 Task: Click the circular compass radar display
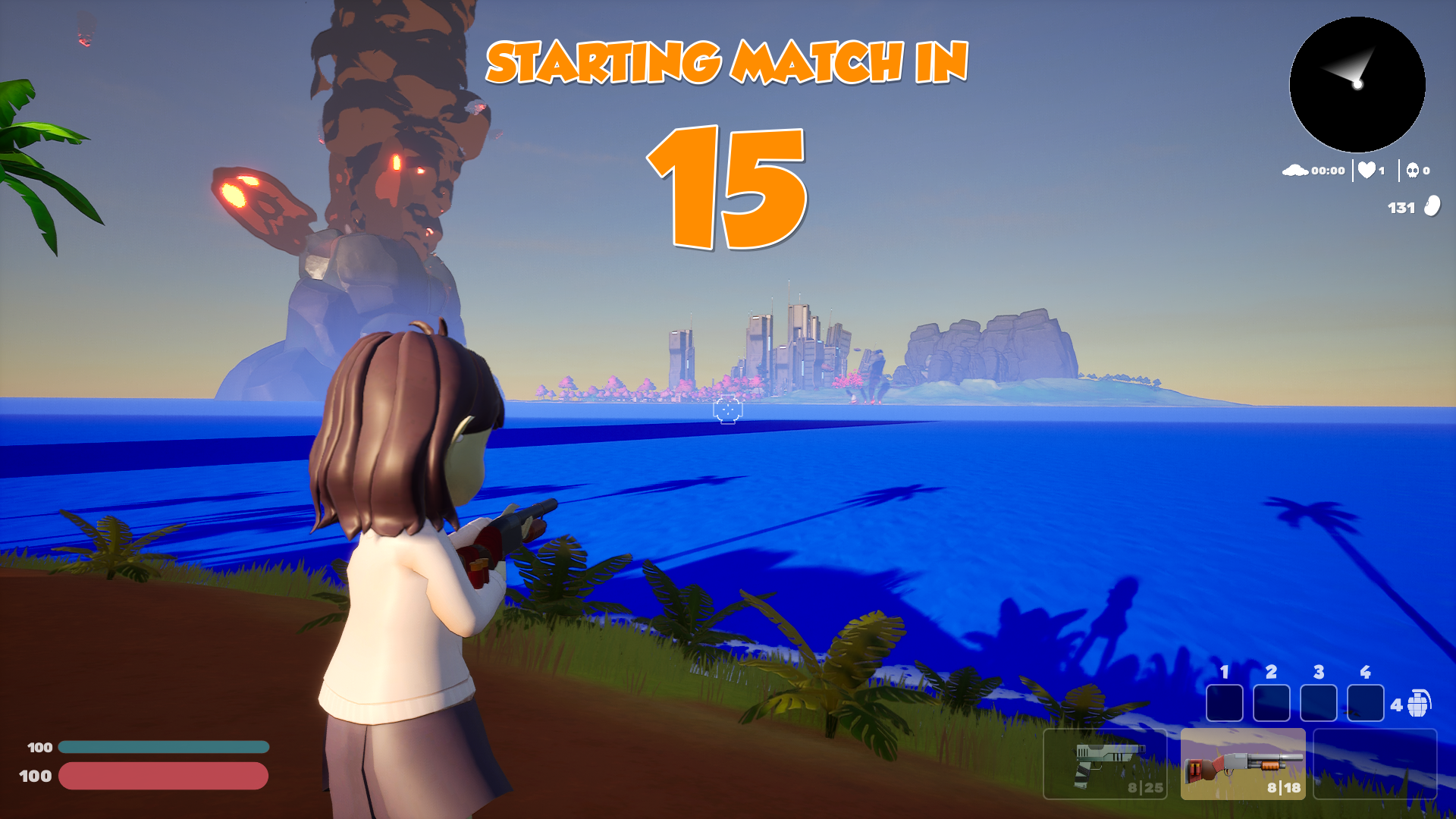1356,86
